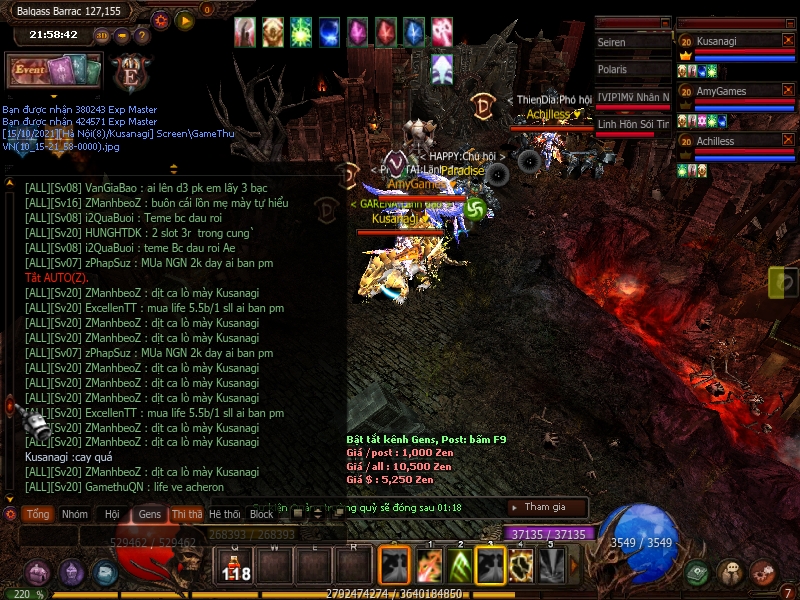
Task: Select the Hội chat tab
Action: click(x=112, y=514)
